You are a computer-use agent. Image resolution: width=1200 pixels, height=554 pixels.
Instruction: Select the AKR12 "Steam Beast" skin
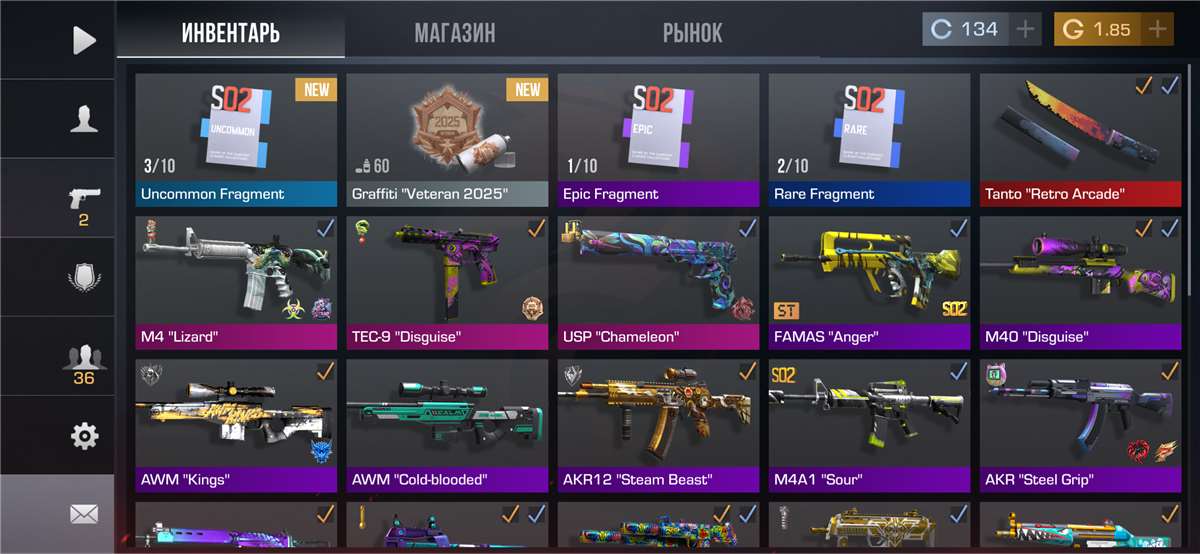[658, 425]
